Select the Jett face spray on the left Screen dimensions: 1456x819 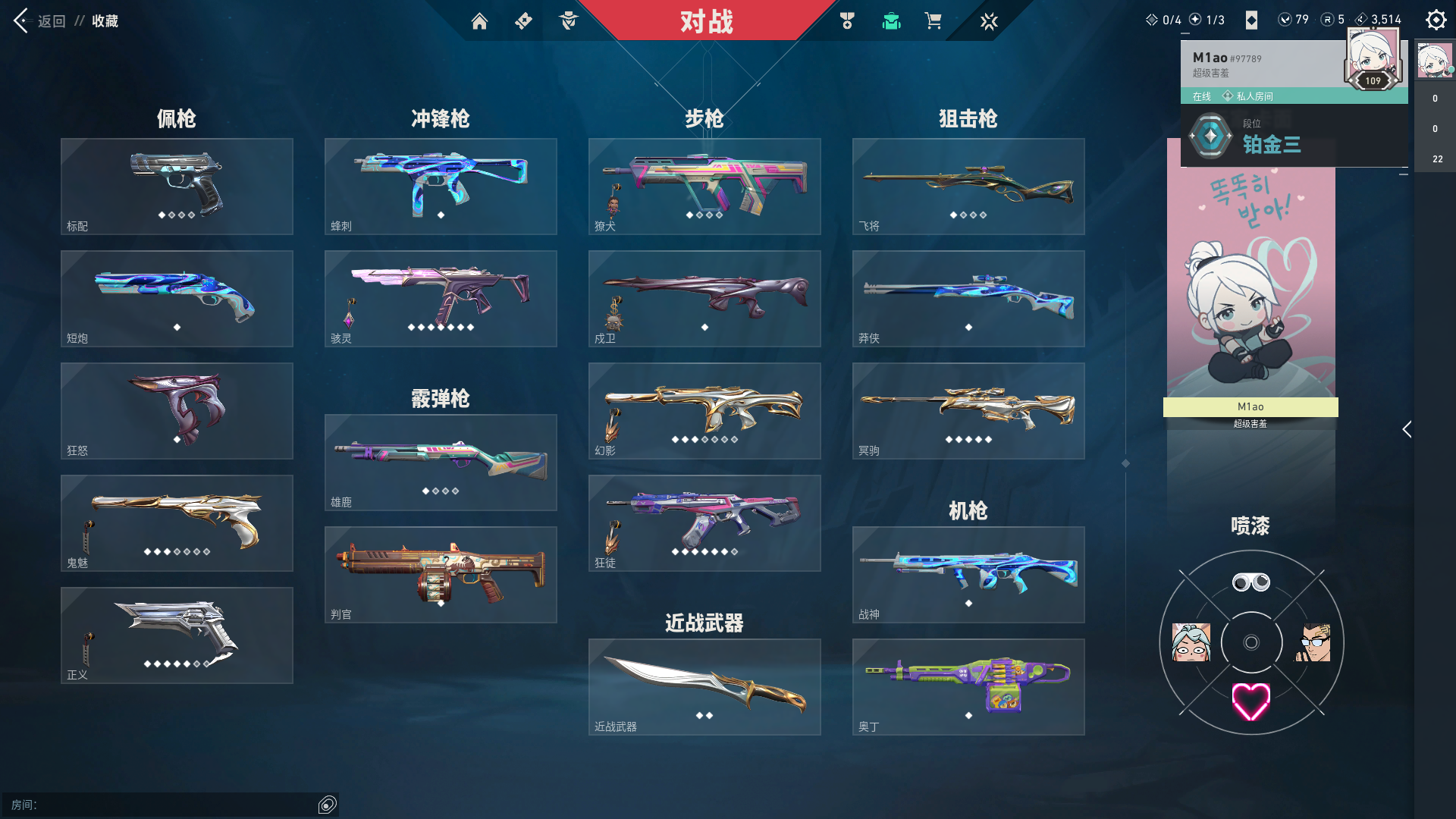click(1192, 643)
